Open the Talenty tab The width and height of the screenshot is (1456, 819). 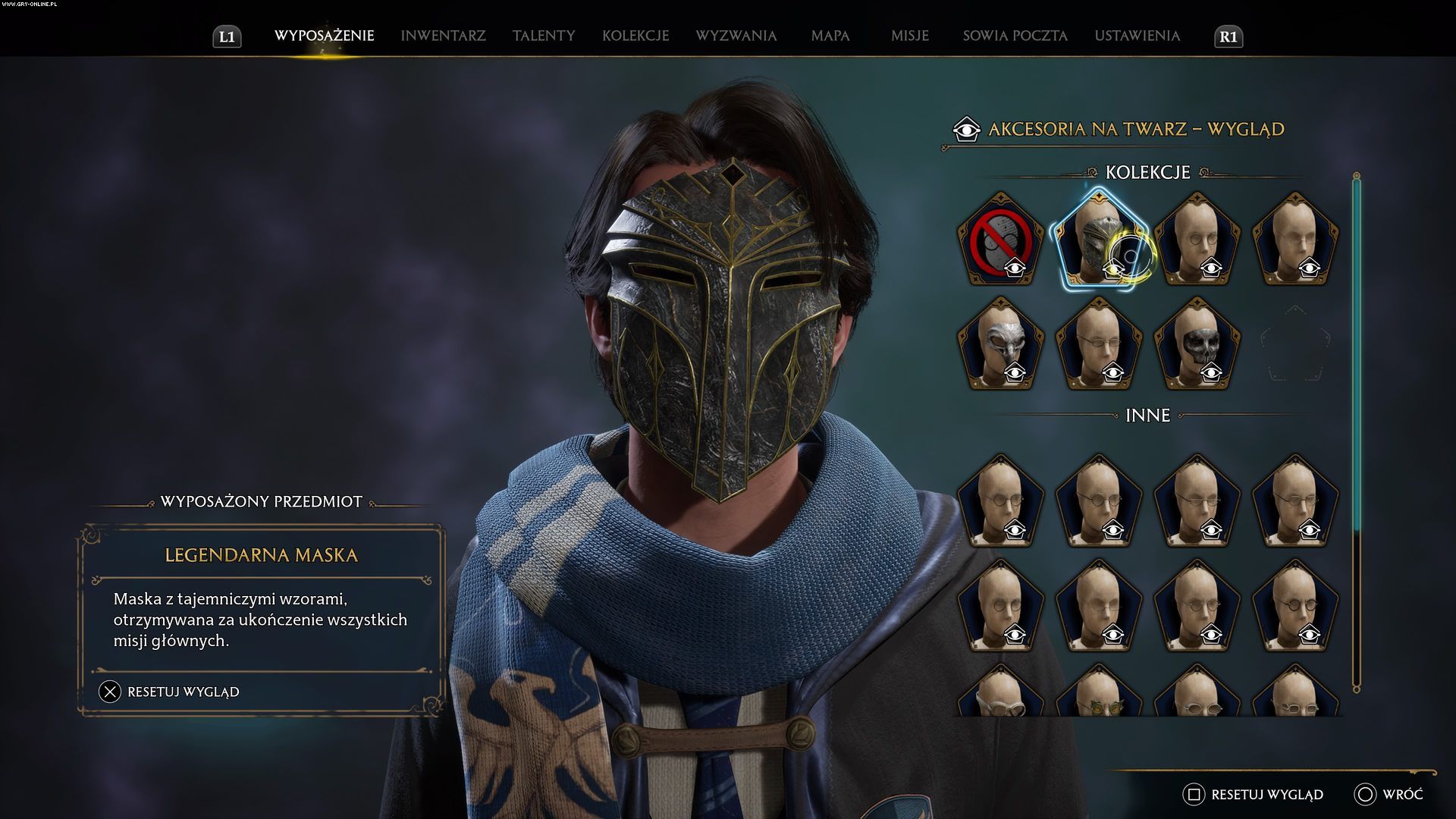tap(544, 36)
